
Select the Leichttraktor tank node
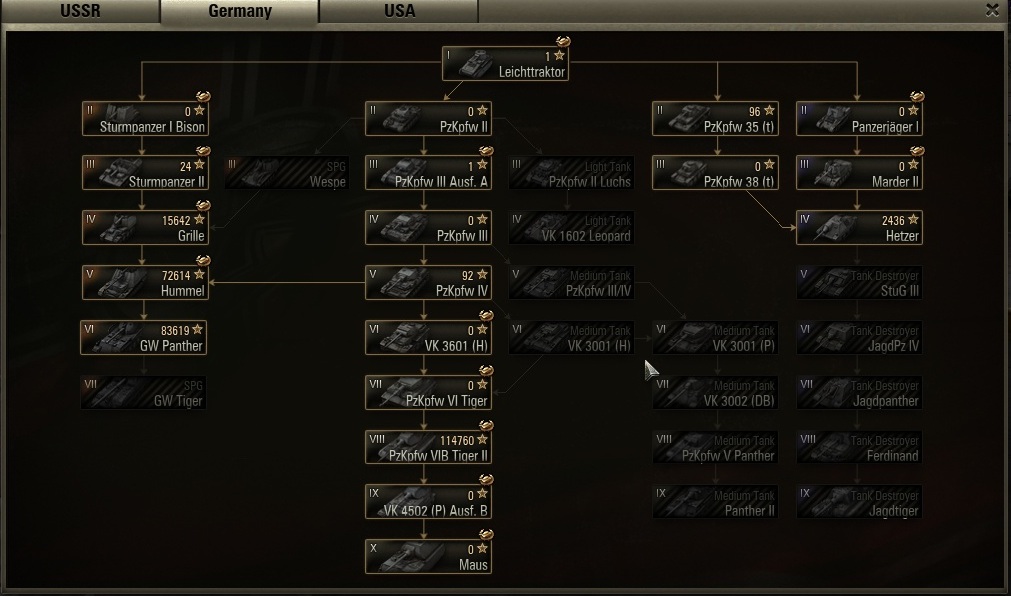505,64
